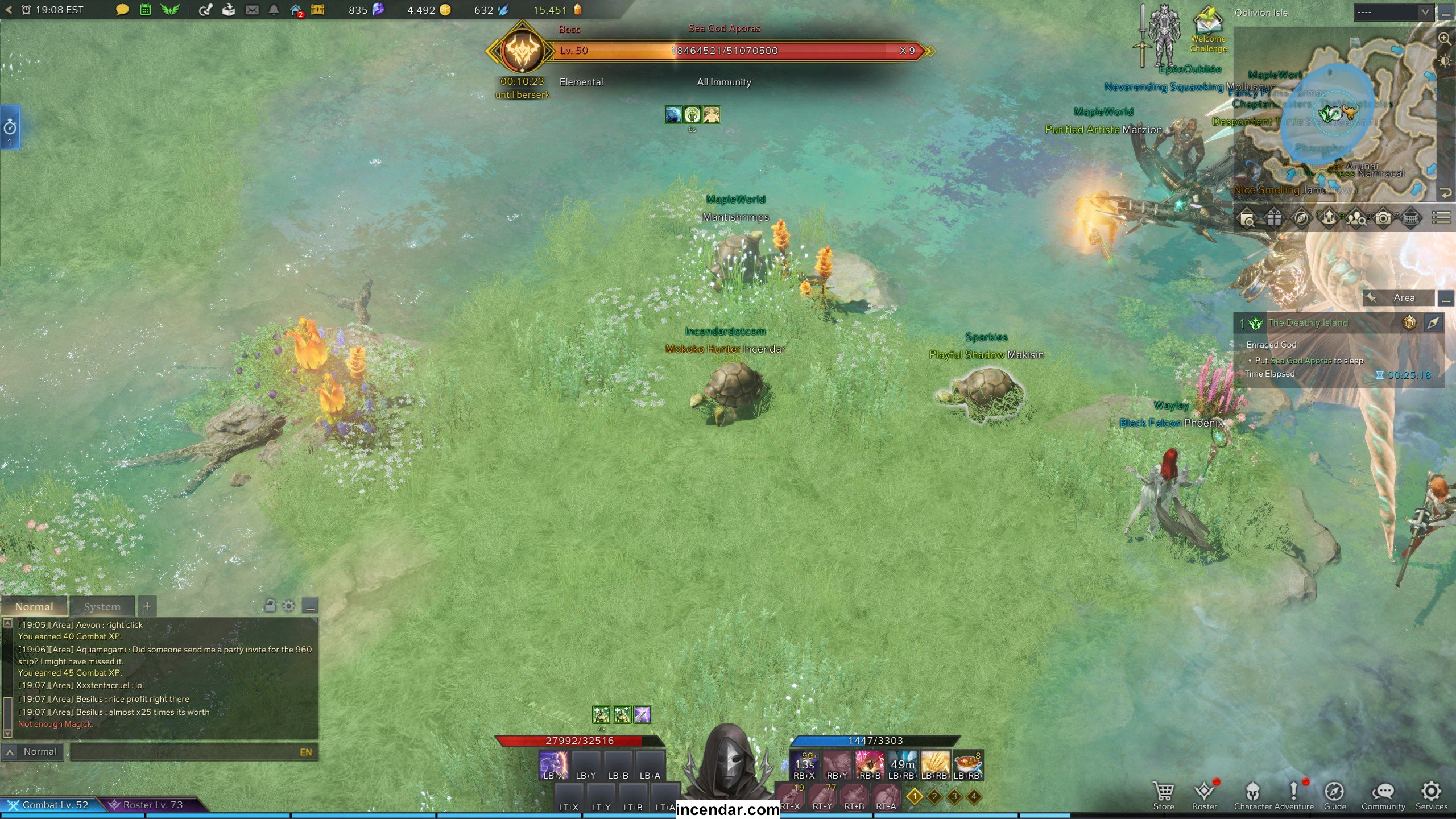Image resolution: width=1456 pixels, height=819 pixels.
Task: Open the Roster menu
Action: tap(1204, 794)
